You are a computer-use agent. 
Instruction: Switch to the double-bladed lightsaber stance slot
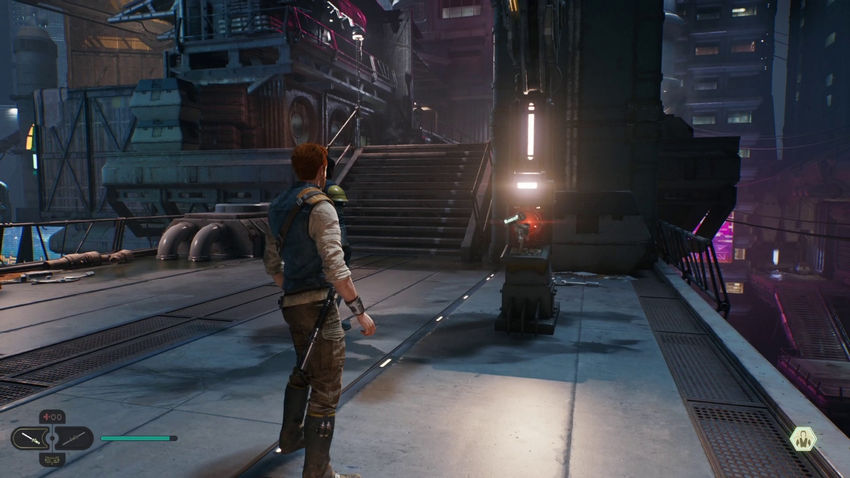(x=73, y=438)
